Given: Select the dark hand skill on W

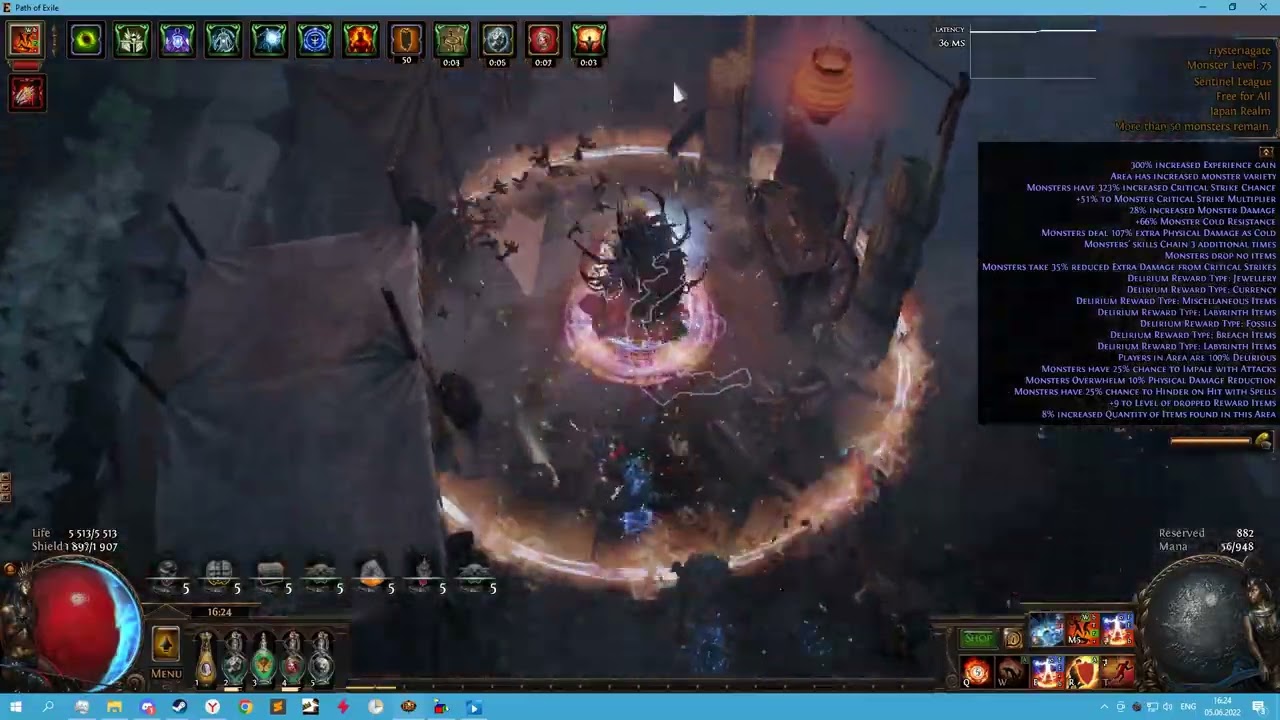Looking at the screenshot, I should point(1011,672).
